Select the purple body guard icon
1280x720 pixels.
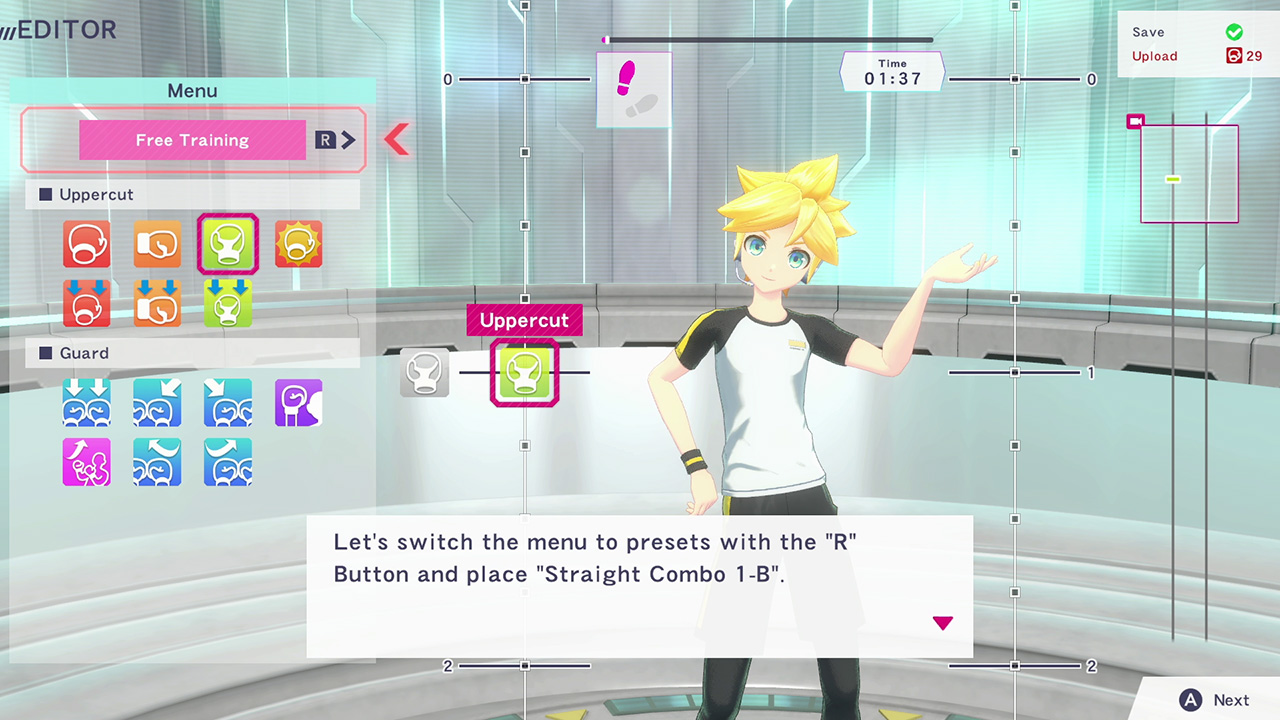point(298,402)
